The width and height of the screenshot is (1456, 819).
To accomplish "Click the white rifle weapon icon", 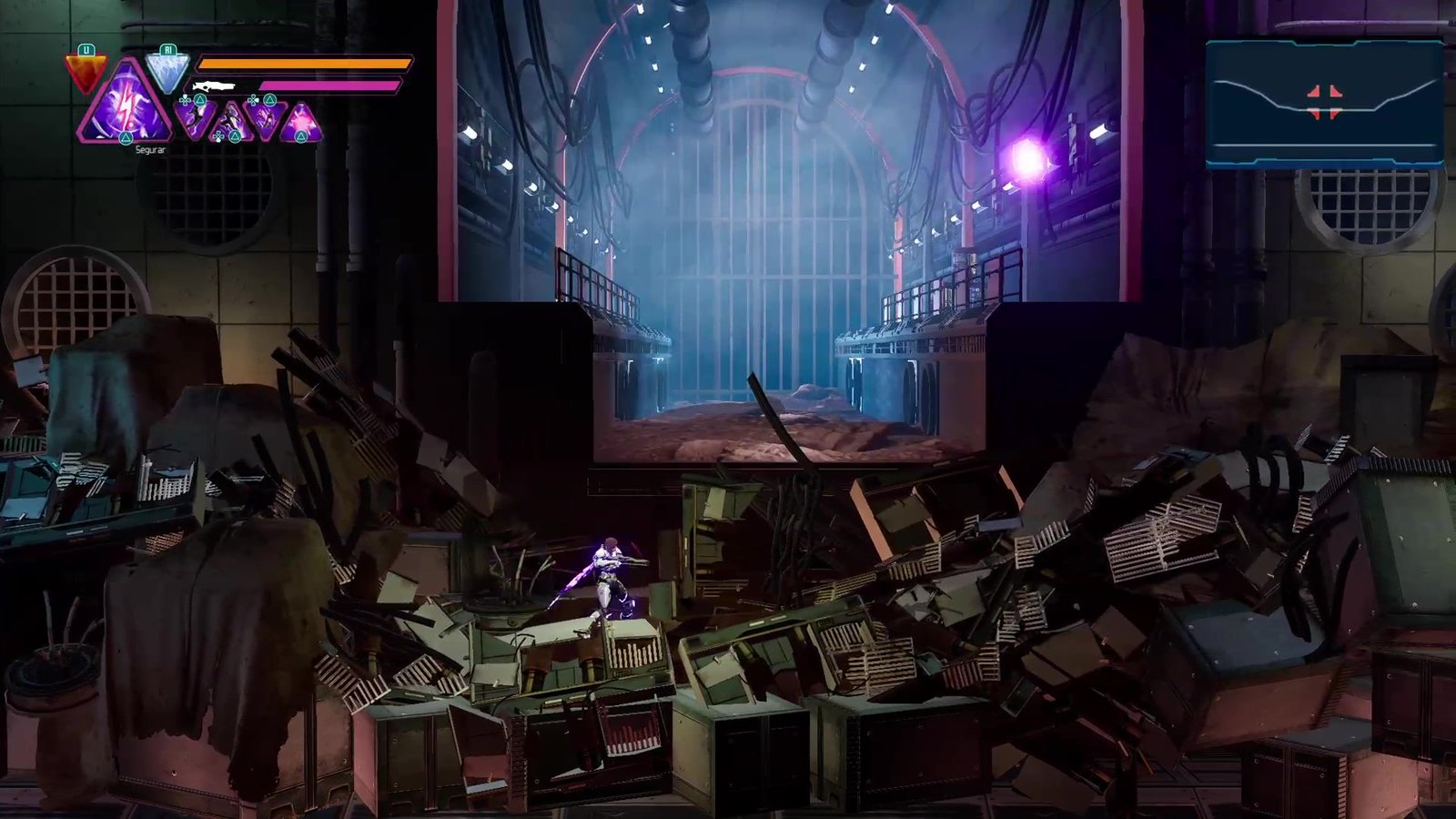I will pyautogui.click(x=214, y=87).
